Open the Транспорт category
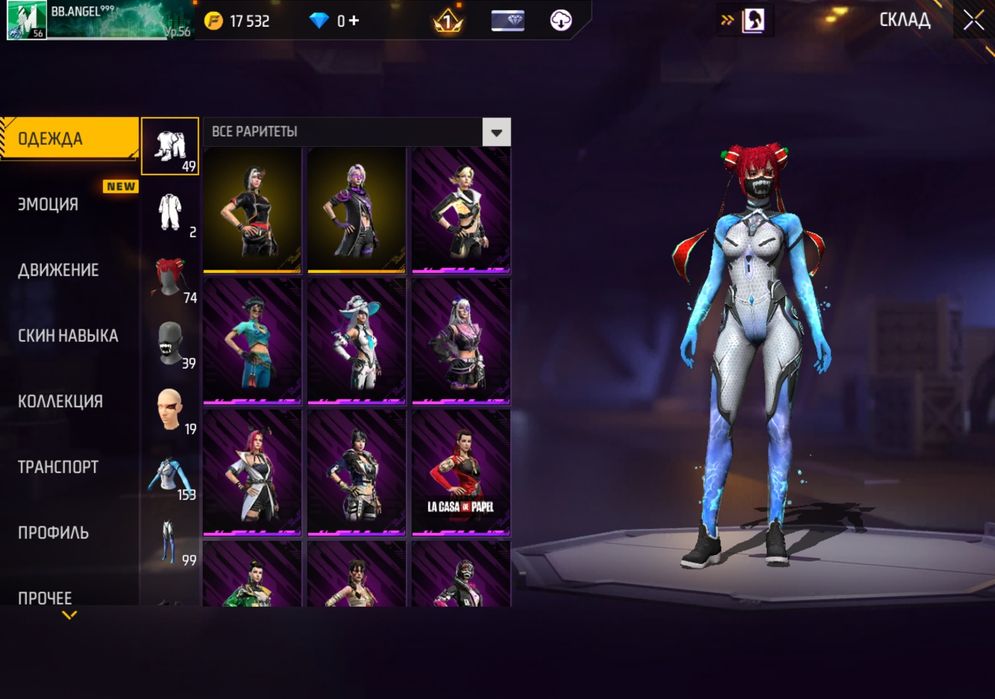The width and height of the screenshot is (995, 699). point(58,467)
